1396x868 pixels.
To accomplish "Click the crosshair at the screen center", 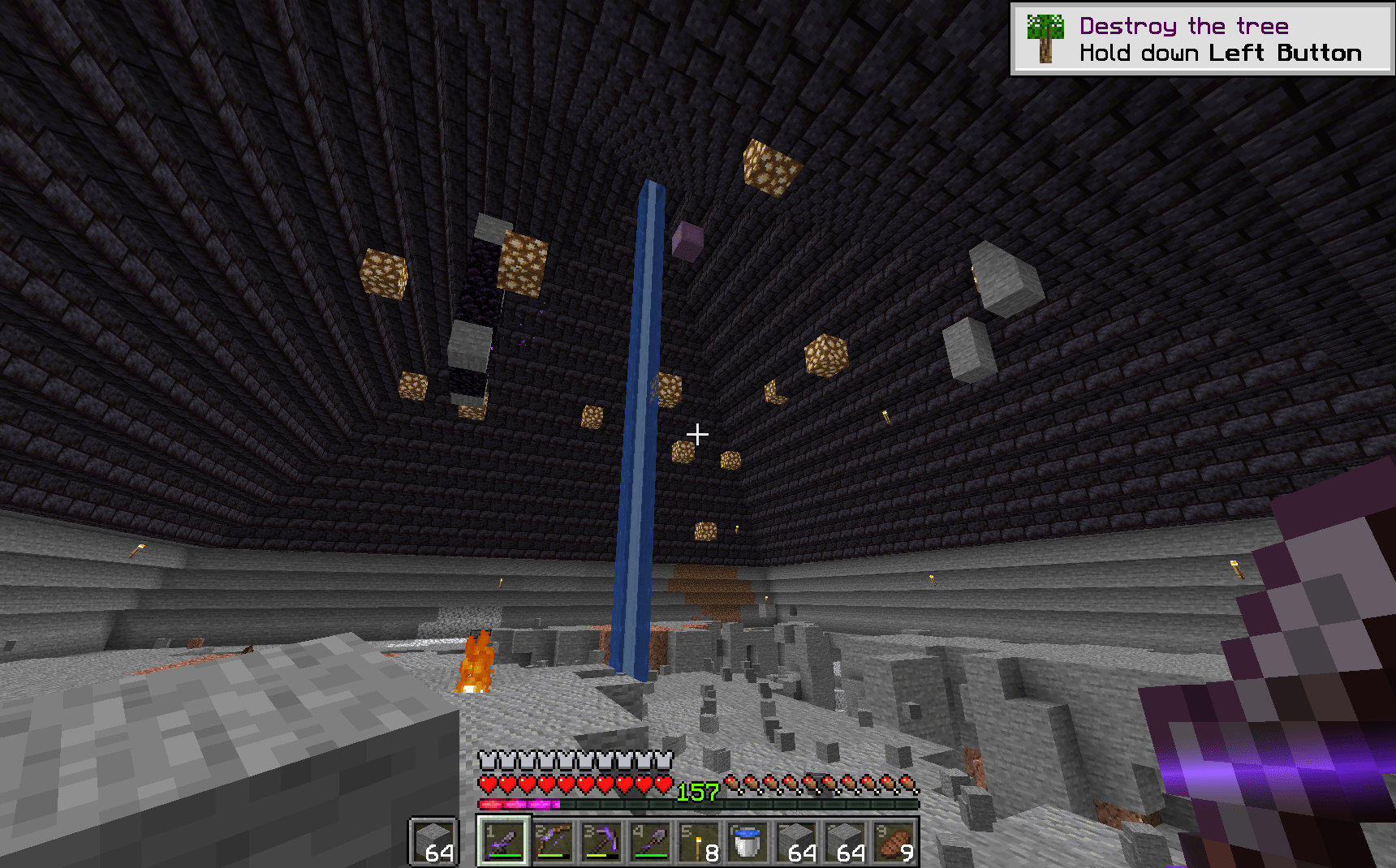I will (698, 435).
